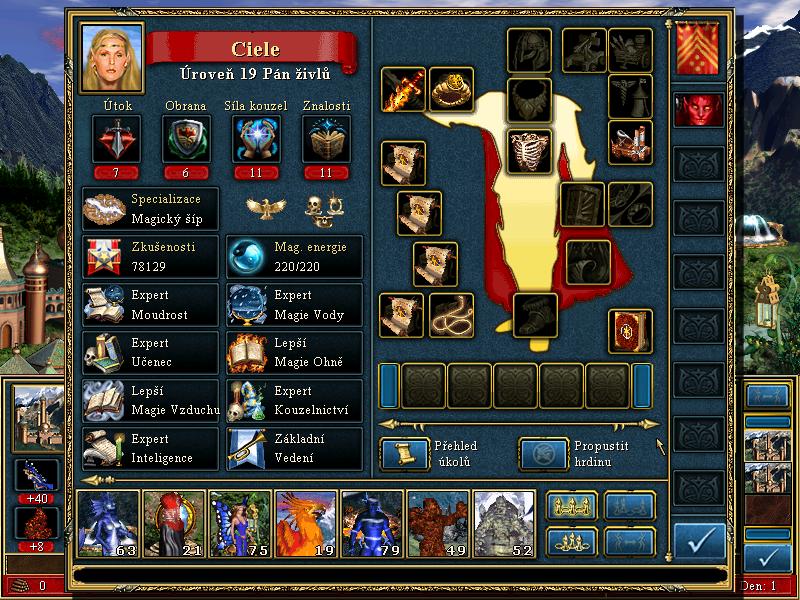
Task: Select the flaming sword artifact slot
Action: pyautogui.click(x=403, y=90)
